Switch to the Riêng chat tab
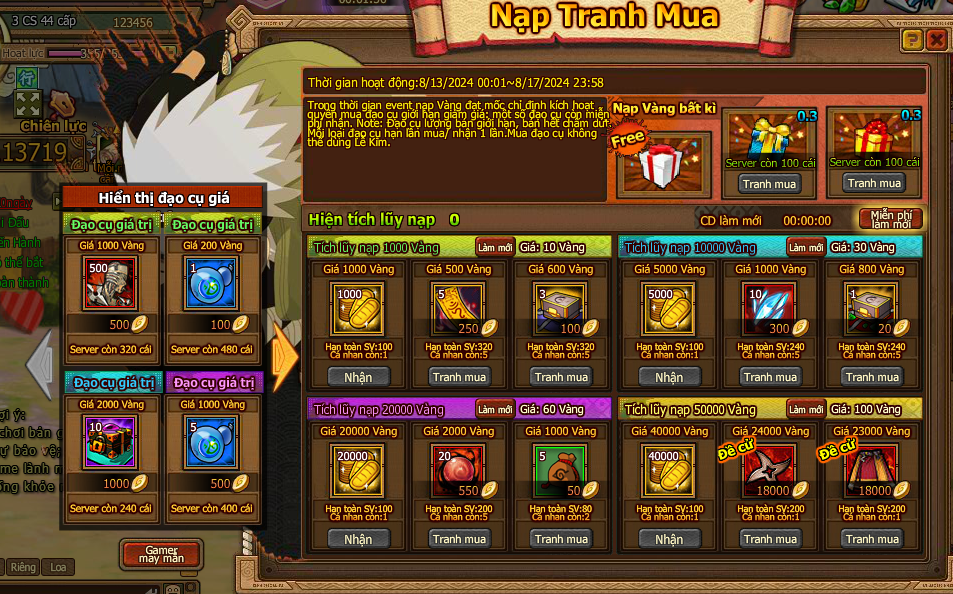This screenshot has width=953, height=594. tap(23, 567)
